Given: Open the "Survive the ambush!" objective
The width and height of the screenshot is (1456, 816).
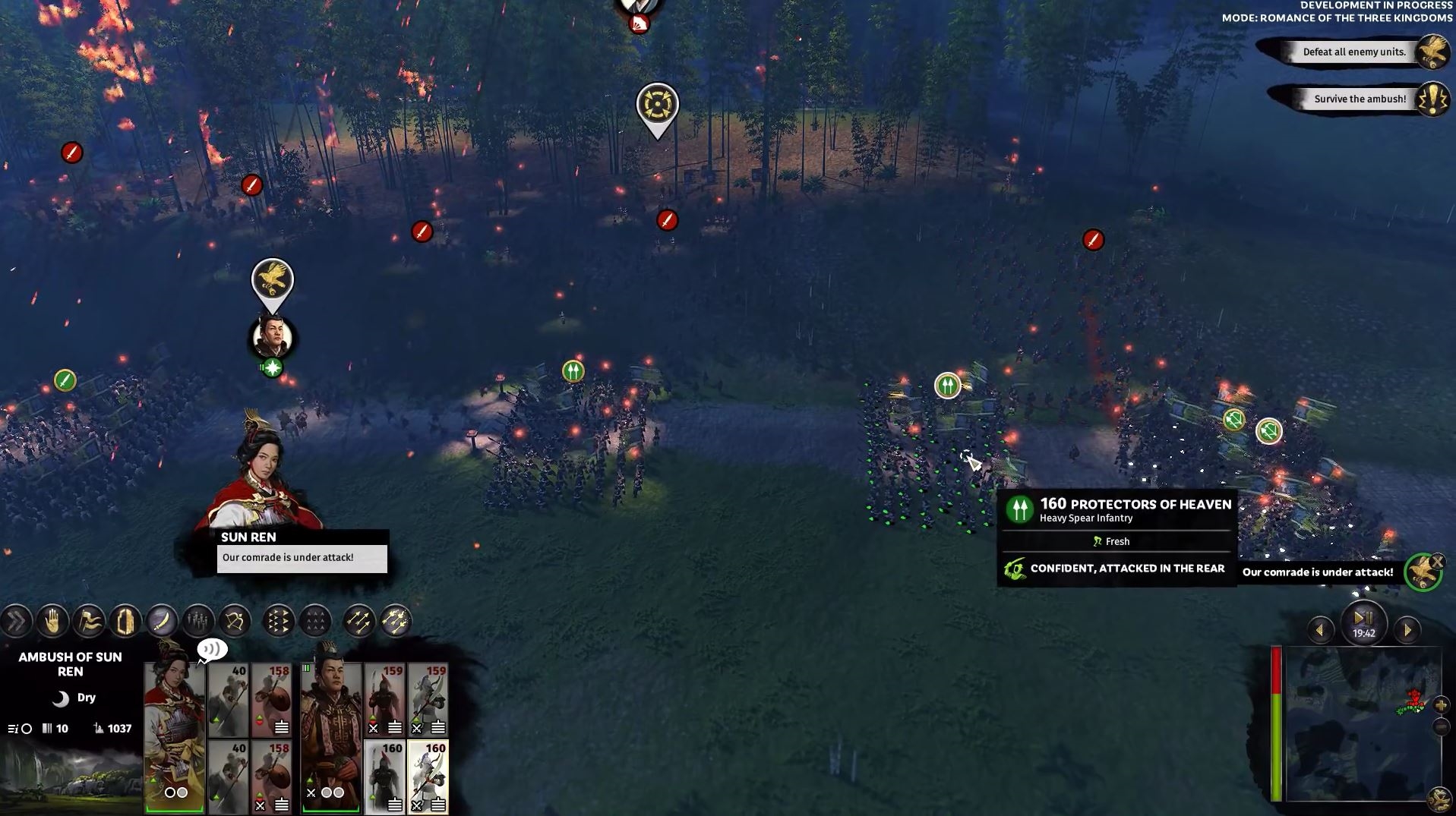Looking at the screenshot, I should (1360, 99).
